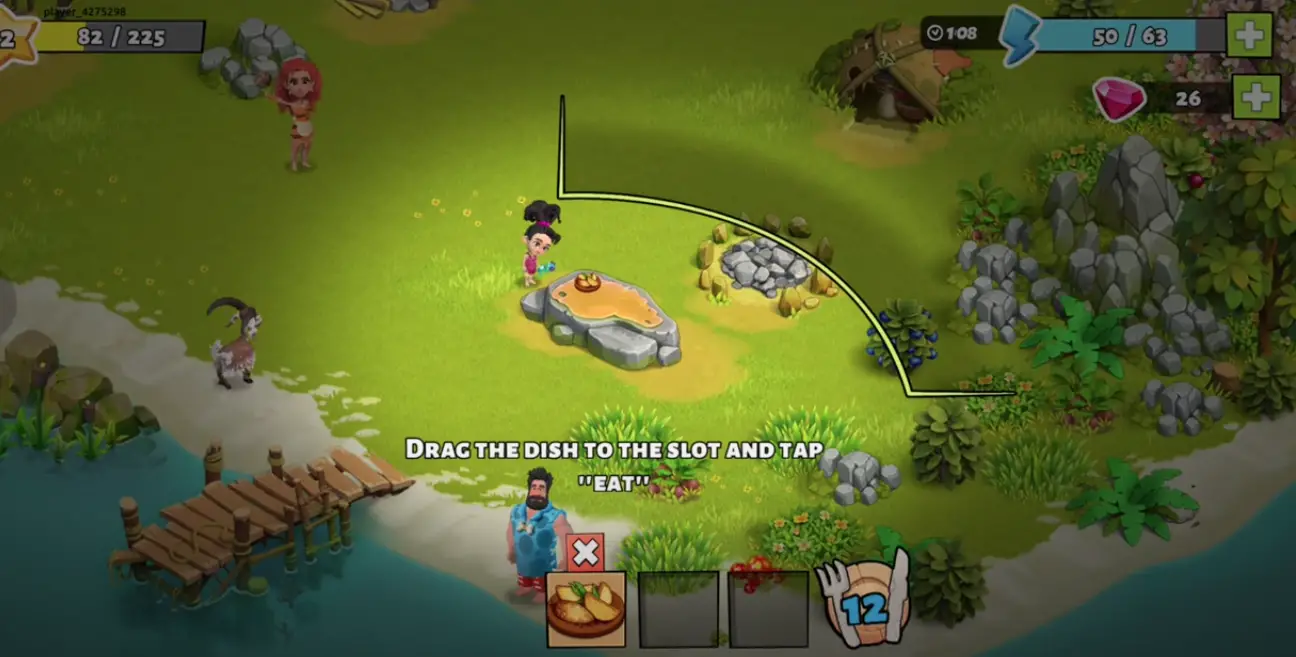Buy more gems with the plus button

click(1256, 98)
